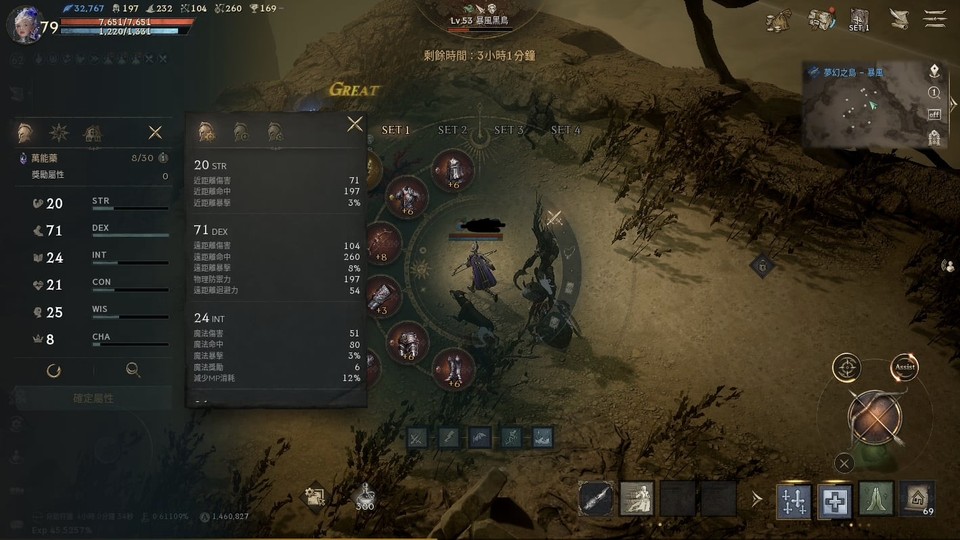Toggle the minimap 'off' button
The width and height of the screenshot is (960, 540).
click(x=934, y=114)
